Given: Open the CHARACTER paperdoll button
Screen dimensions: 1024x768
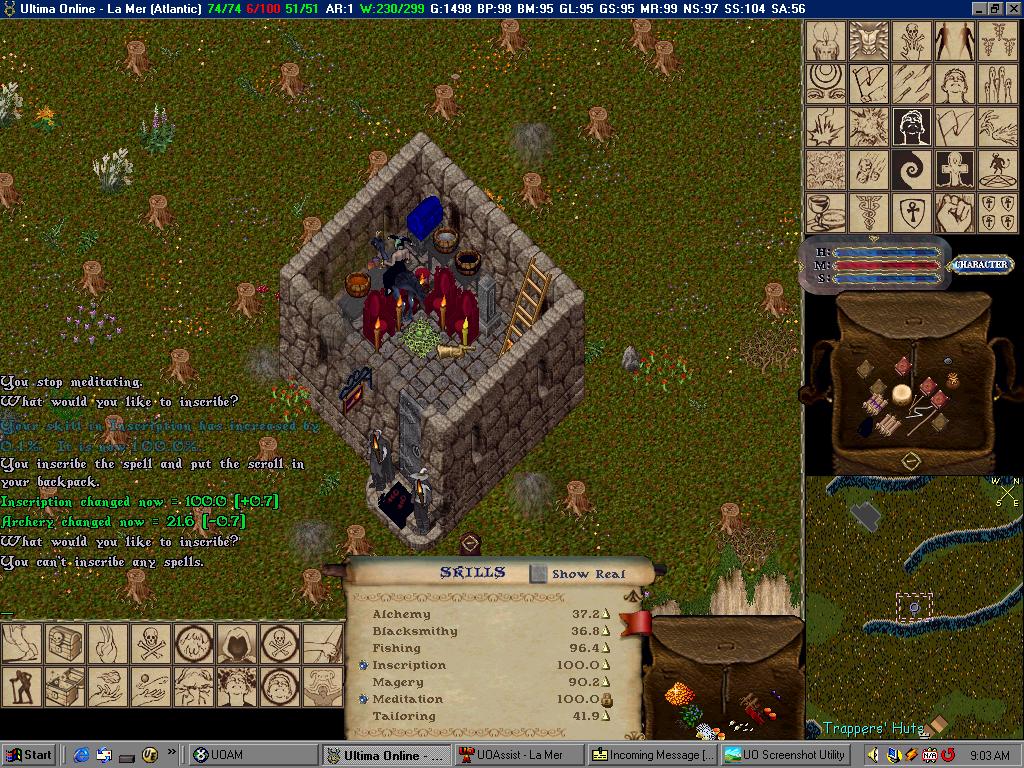Looking at the screenshot, I should (979, 265).
